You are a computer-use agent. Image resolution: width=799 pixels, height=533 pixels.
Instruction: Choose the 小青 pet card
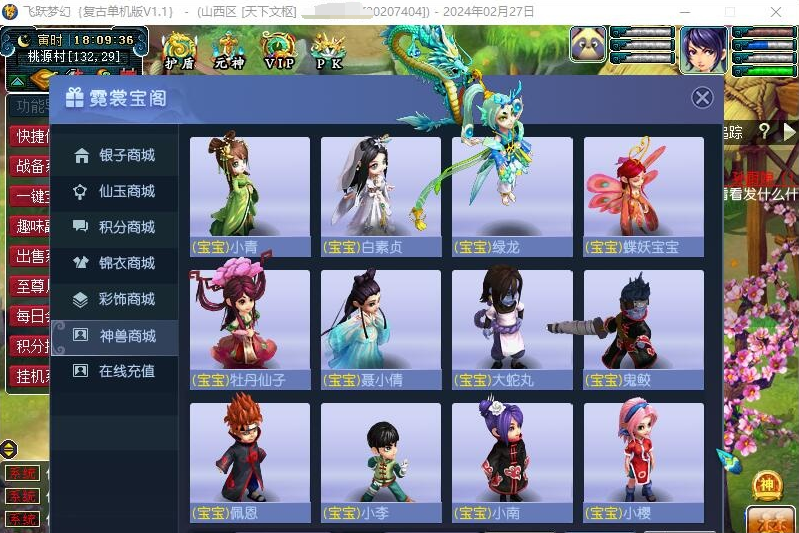pyautogui.click(x=250, y=196)
